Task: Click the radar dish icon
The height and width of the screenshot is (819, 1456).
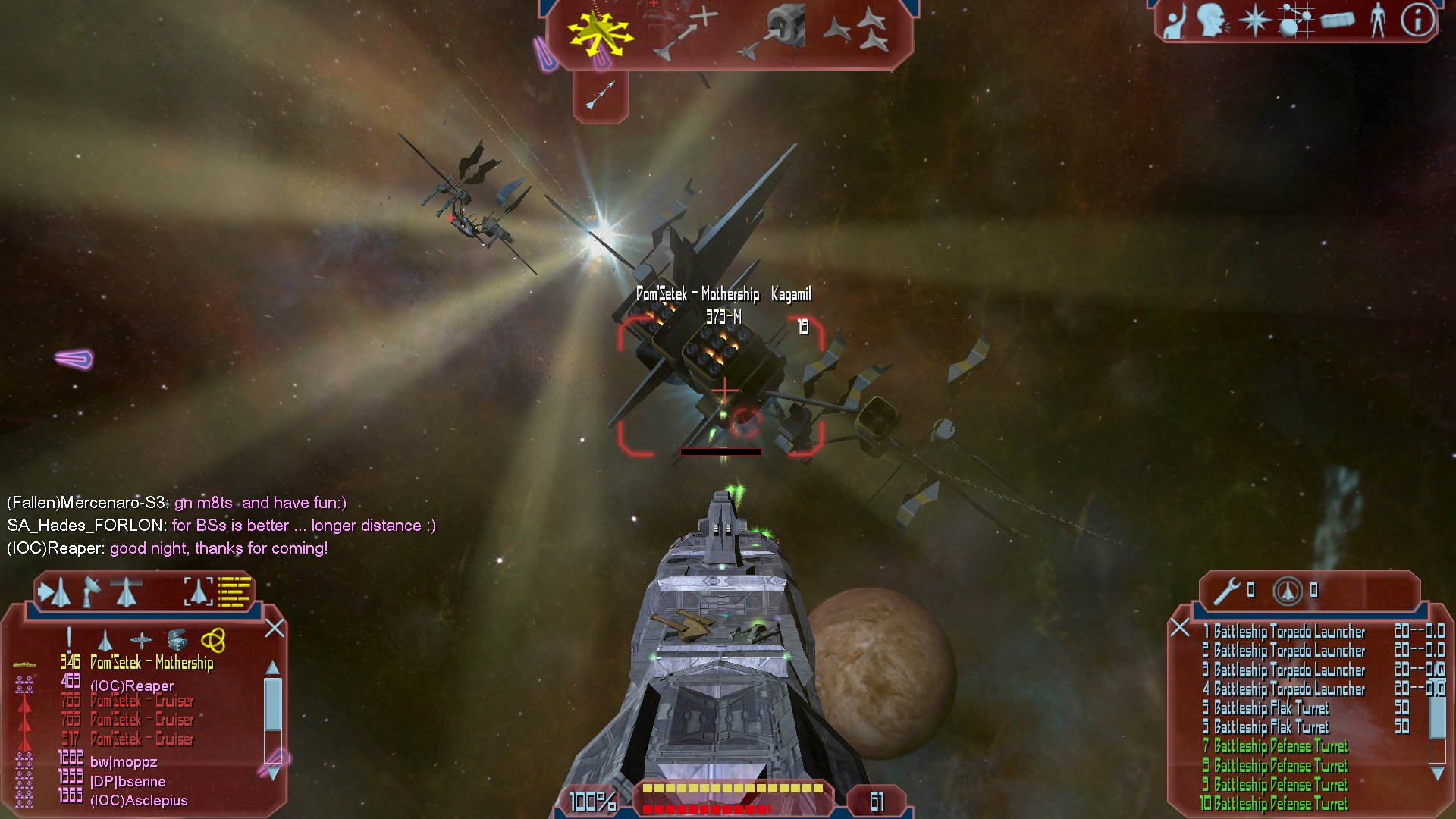Action: (92, 591)
